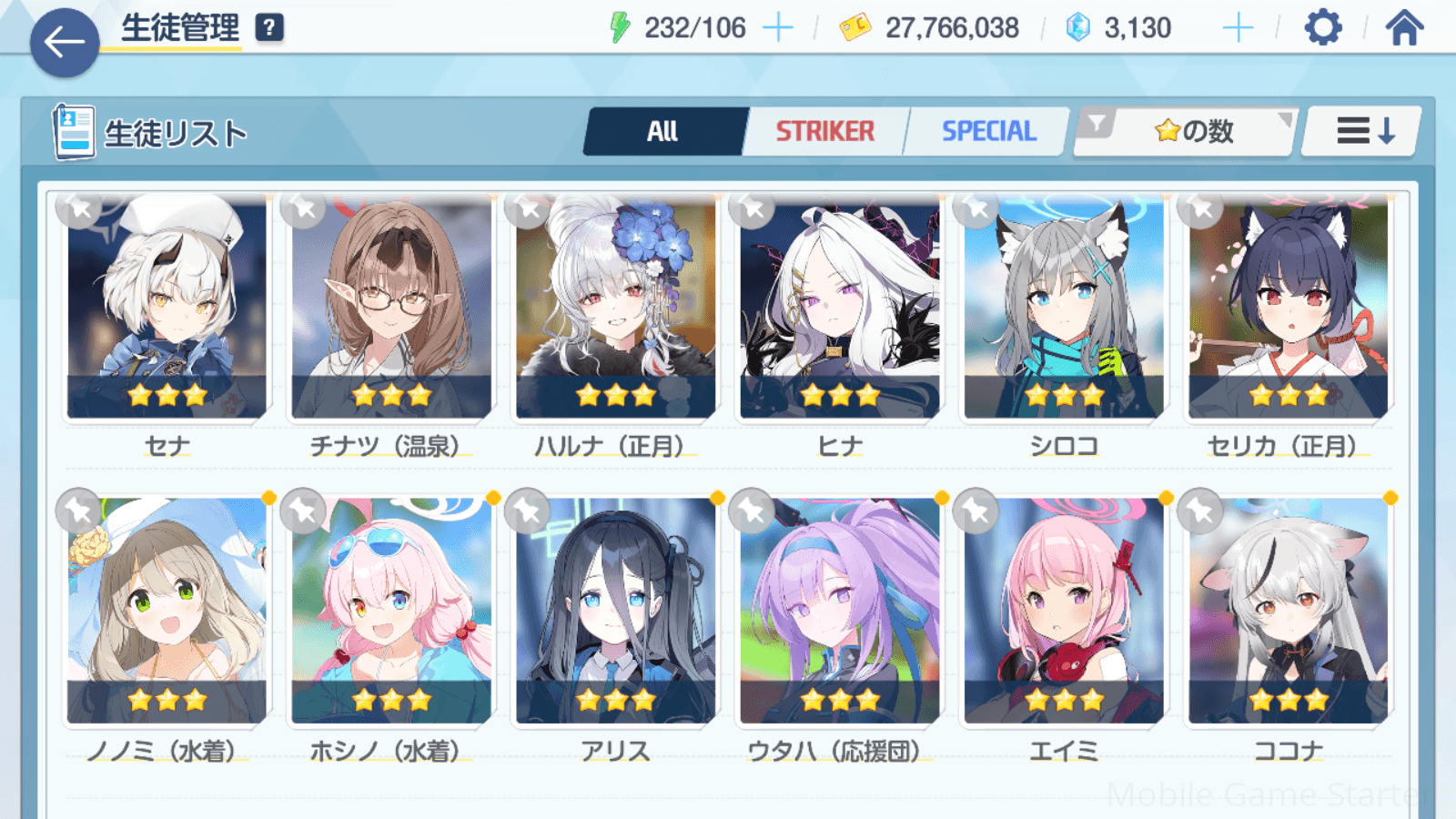
Task: Select student ヒナ
Action: pyautogui.click(x=839, y=309)
